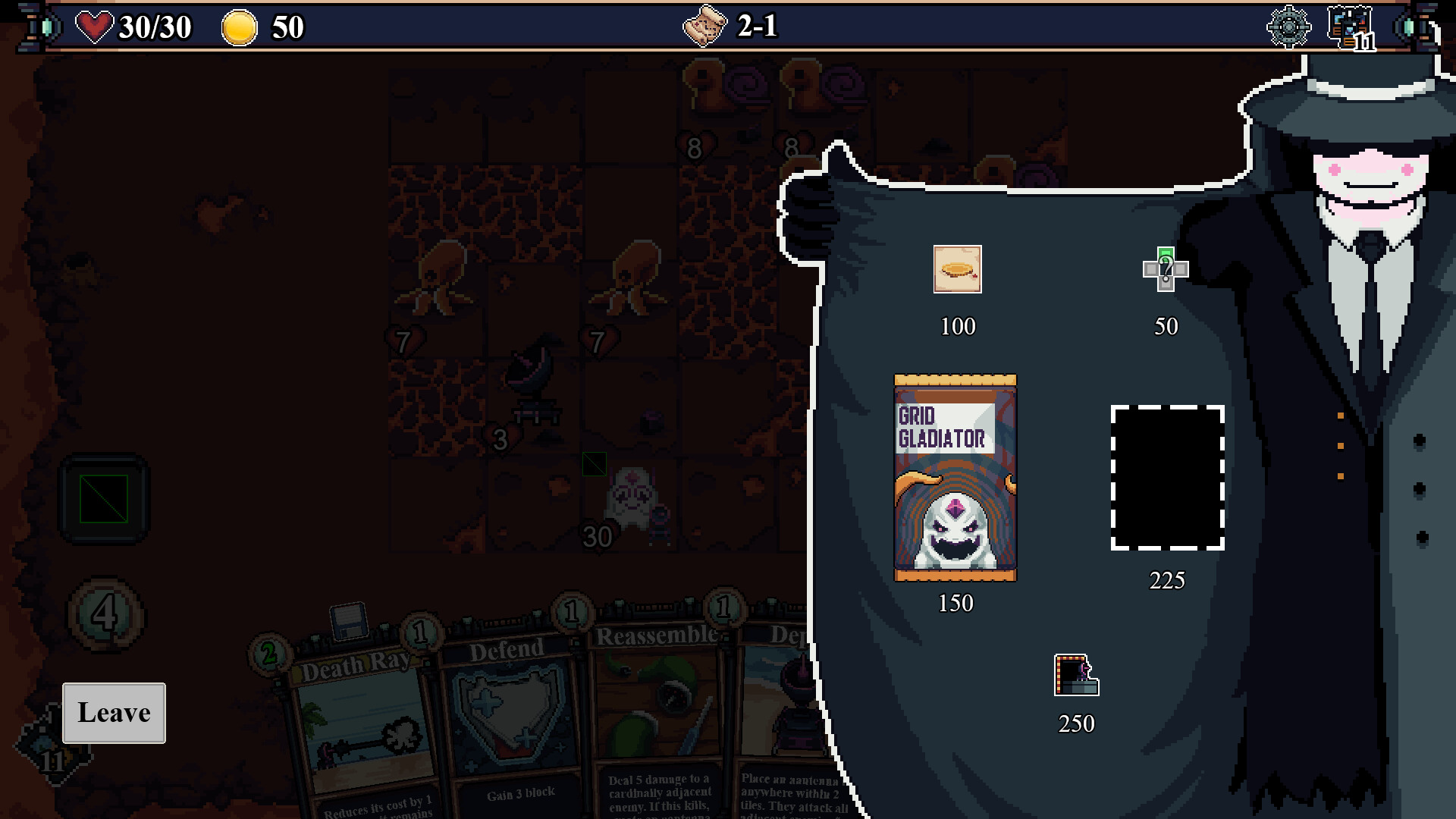Buy the mystery green upgrade priced 50
The height and width of the screenshot is (819, 1456).
click(1164, 271)
